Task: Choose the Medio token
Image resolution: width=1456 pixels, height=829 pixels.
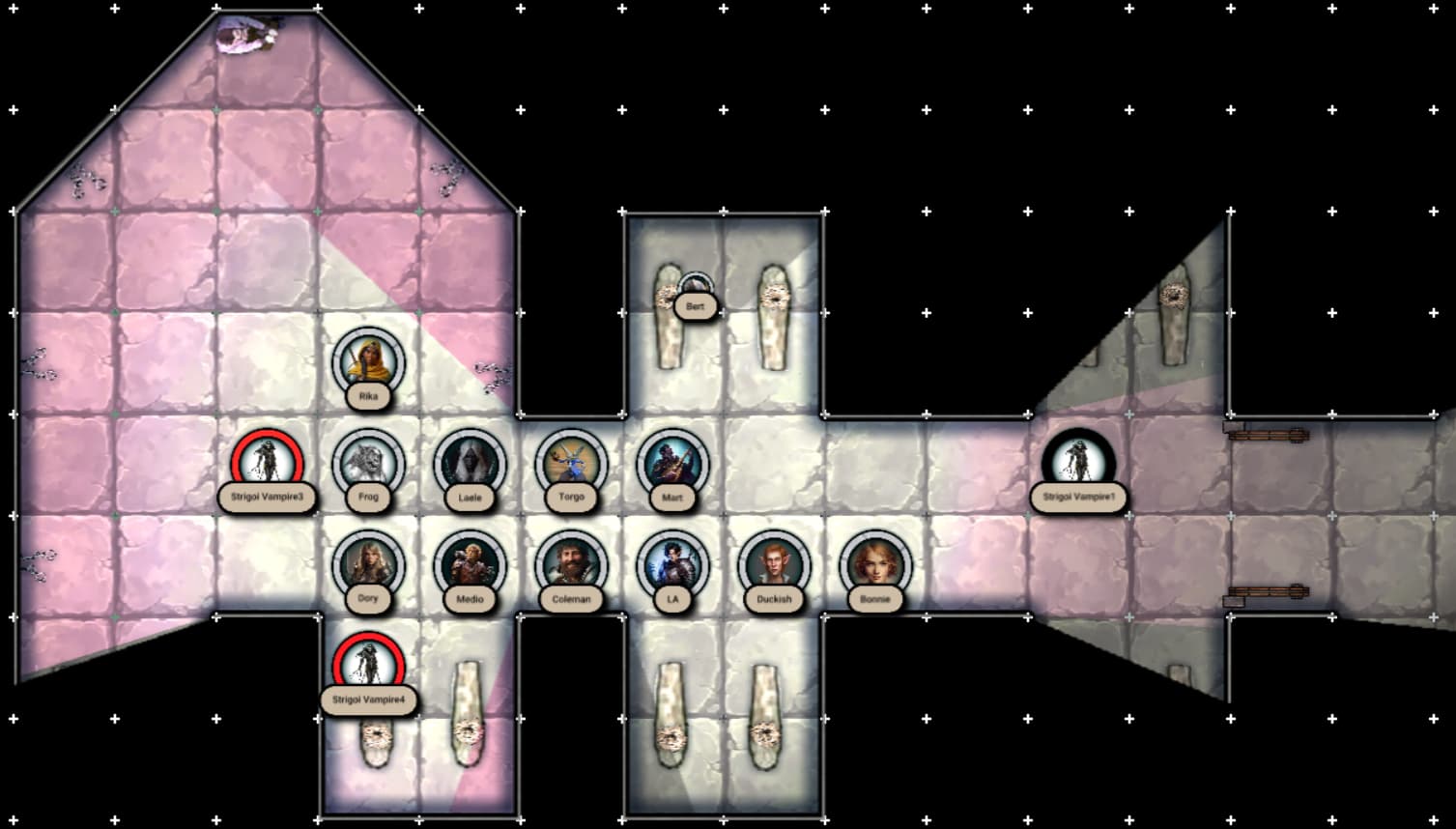Action: click(x=470, y=565)
